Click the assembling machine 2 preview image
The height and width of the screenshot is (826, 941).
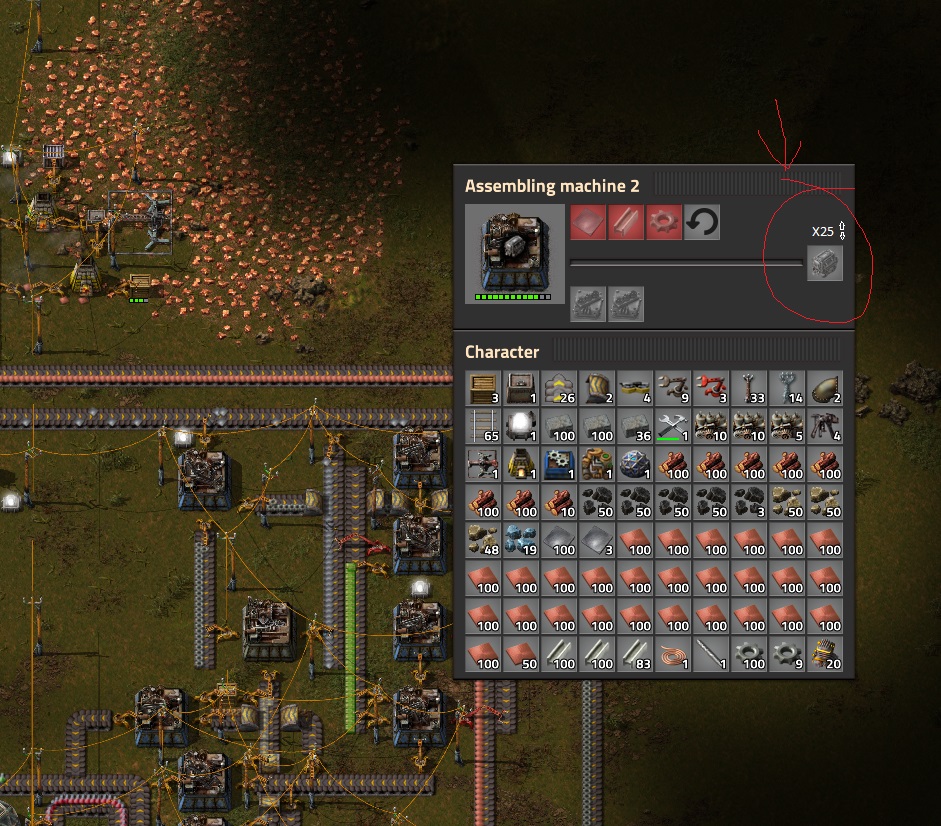click(514, 254)
